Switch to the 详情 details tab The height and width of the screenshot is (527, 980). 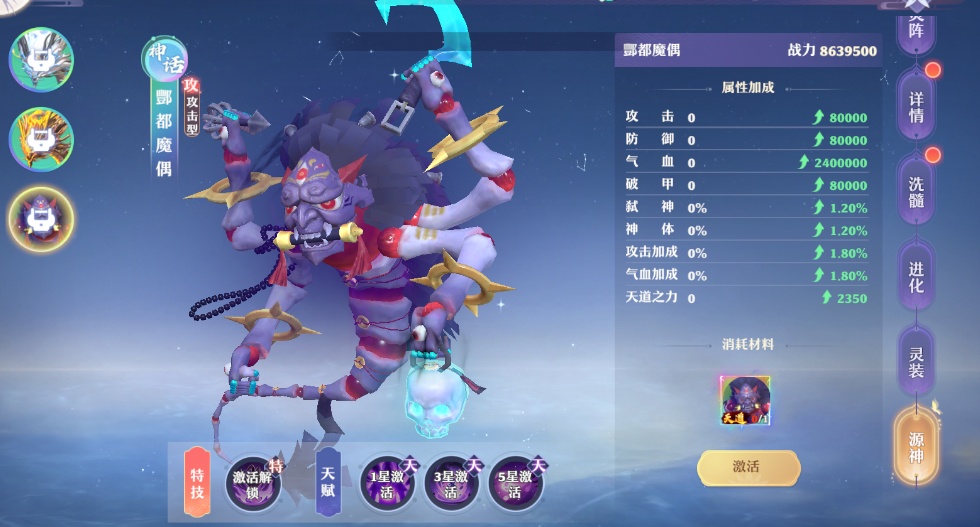916,104
